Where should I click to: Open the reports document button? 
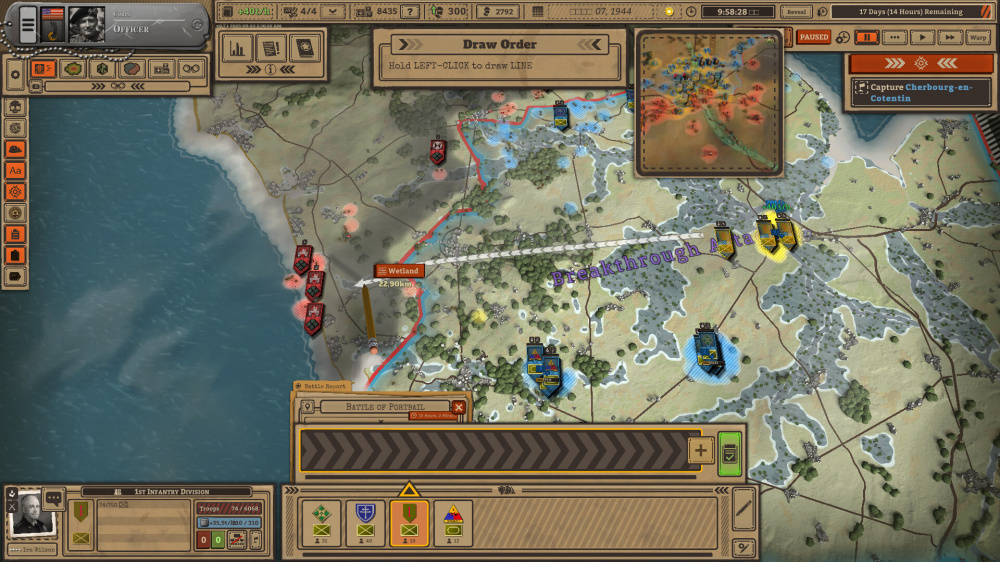[271, 47]
